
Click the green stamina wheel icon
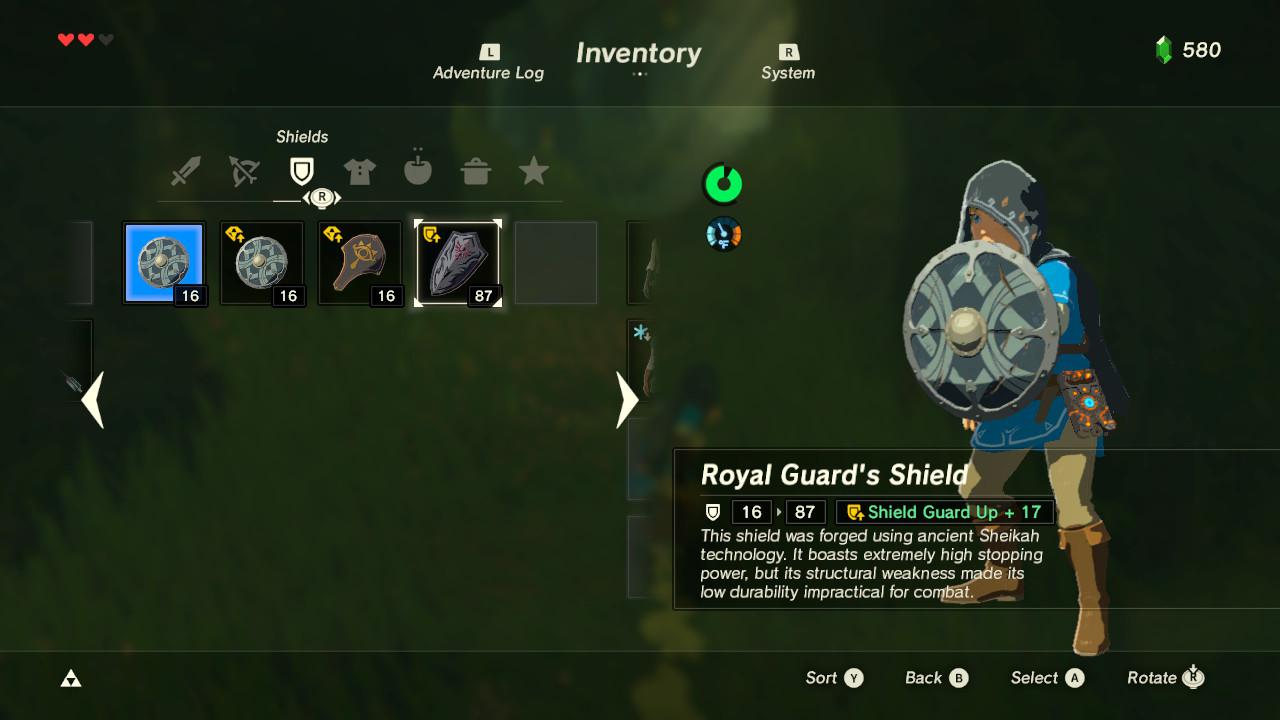click(x=722, y=185)
